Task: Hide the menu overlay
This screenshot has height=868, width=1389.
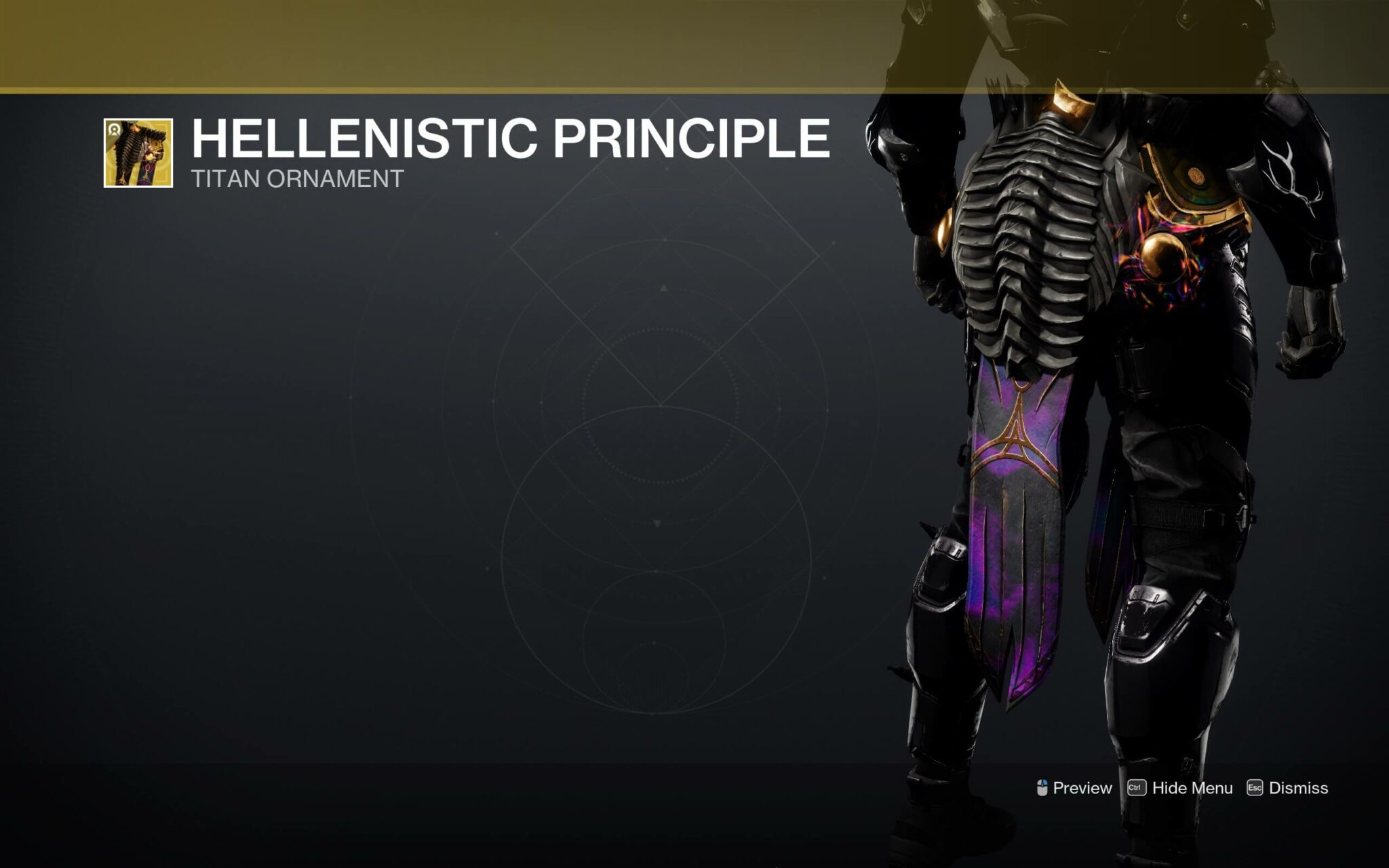Action: pyautogui.click(x=1192, y=787)
